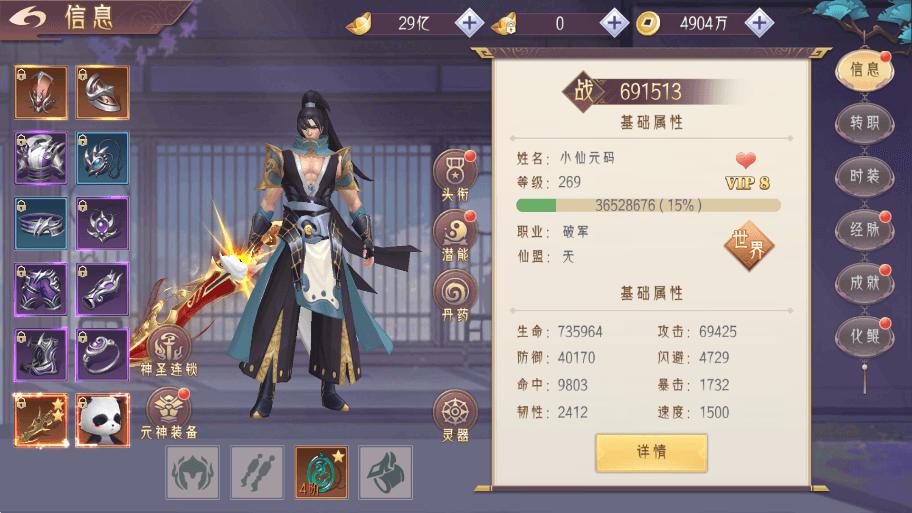The height and width of the screenshot is (513, 912).
Task: Select the helmet equipment slot
Action: [x=40, y=92]
